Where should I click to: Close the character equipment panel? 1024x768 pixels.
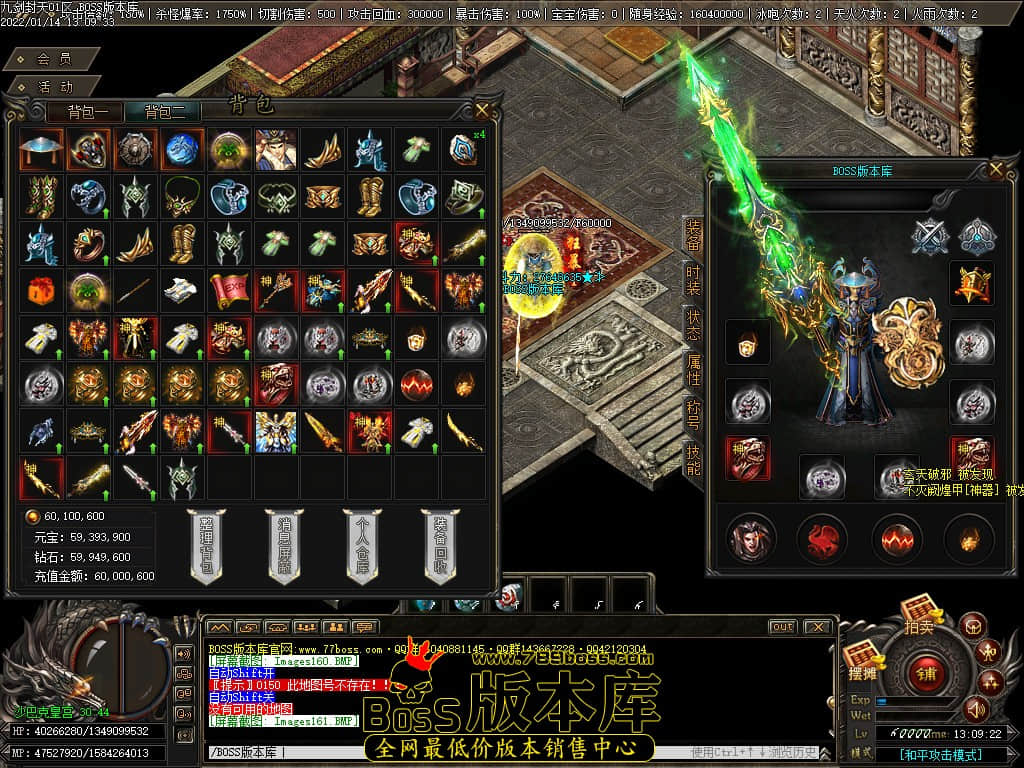(995, 170)
